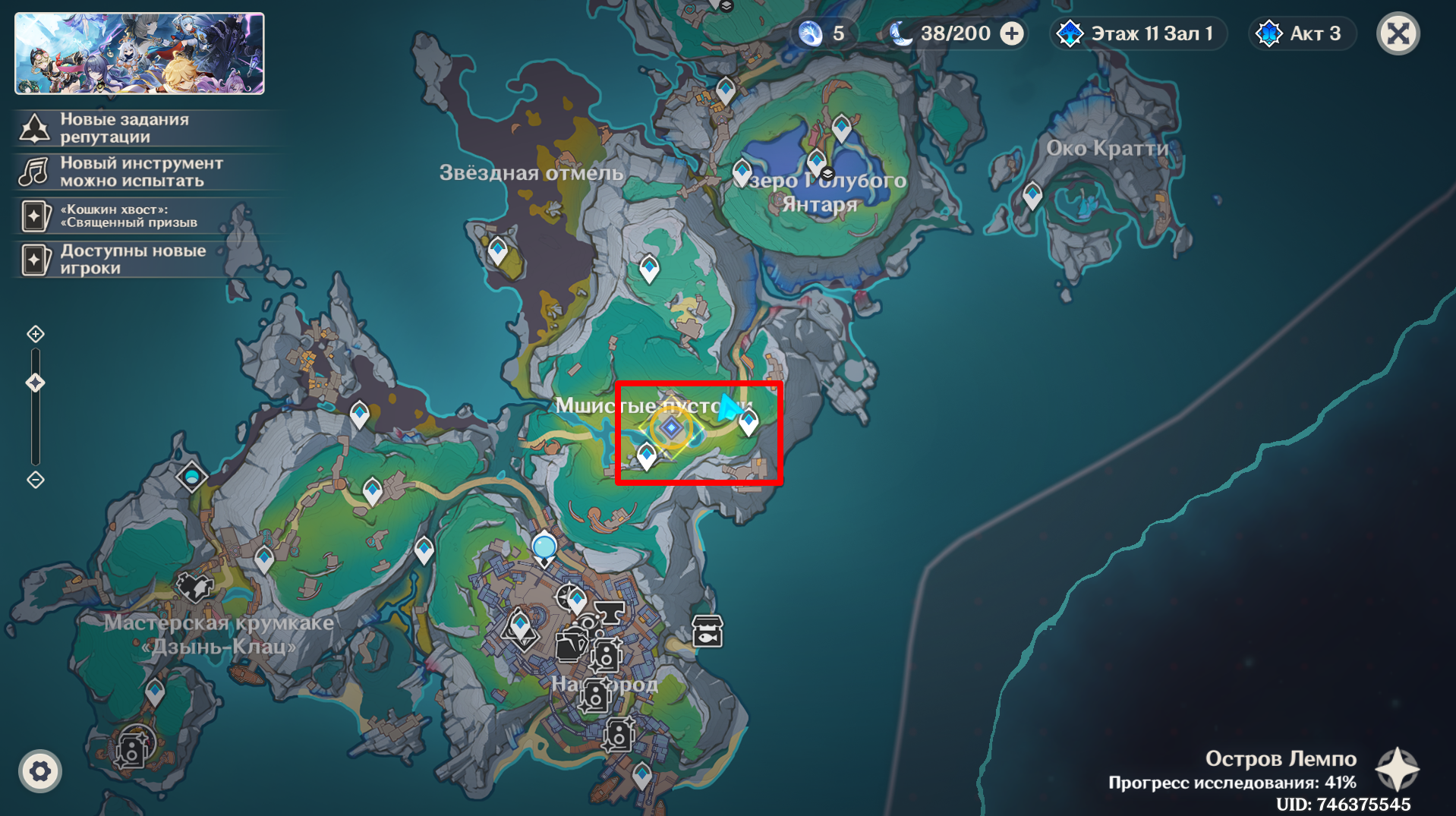This screenshot has width=1456, height=816.
Task: Add Original Resin with the plus button
Action: (x=1012, y=34)
